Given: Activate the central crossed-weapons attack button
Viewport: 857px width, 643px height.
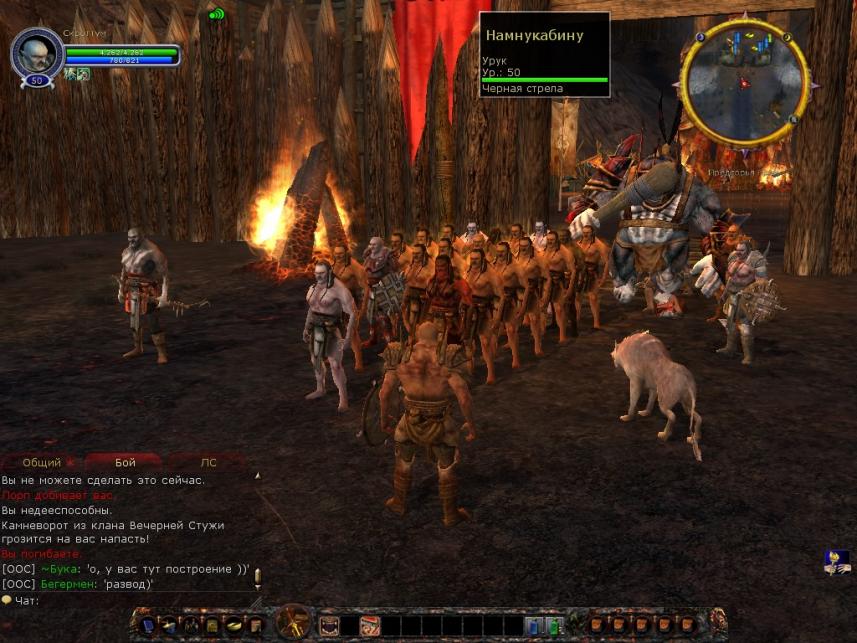Looking at the screenshot, I should coord(294,624).
